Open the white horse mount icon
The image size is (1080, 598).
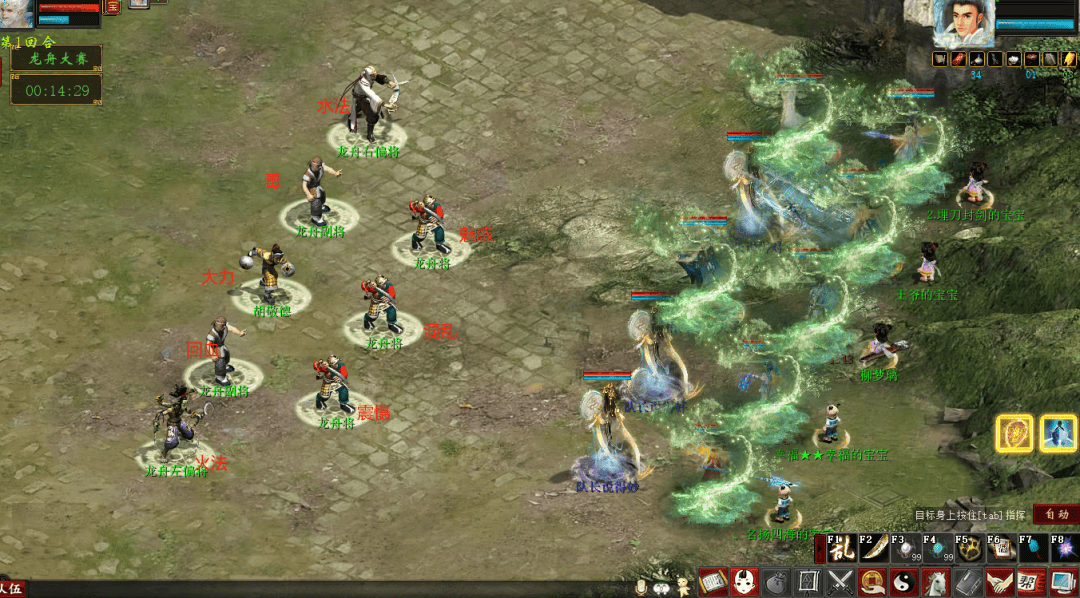[935, 581]
